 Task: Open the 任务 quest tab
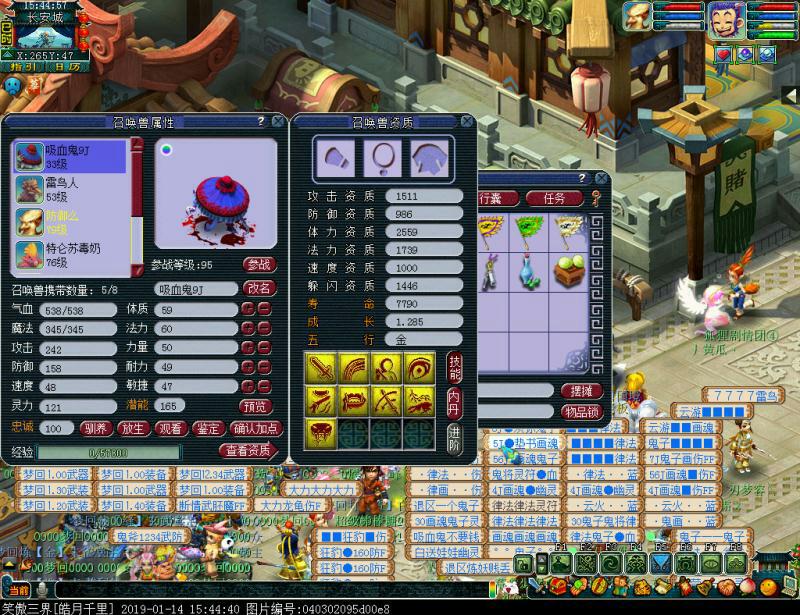coord(553,198)
